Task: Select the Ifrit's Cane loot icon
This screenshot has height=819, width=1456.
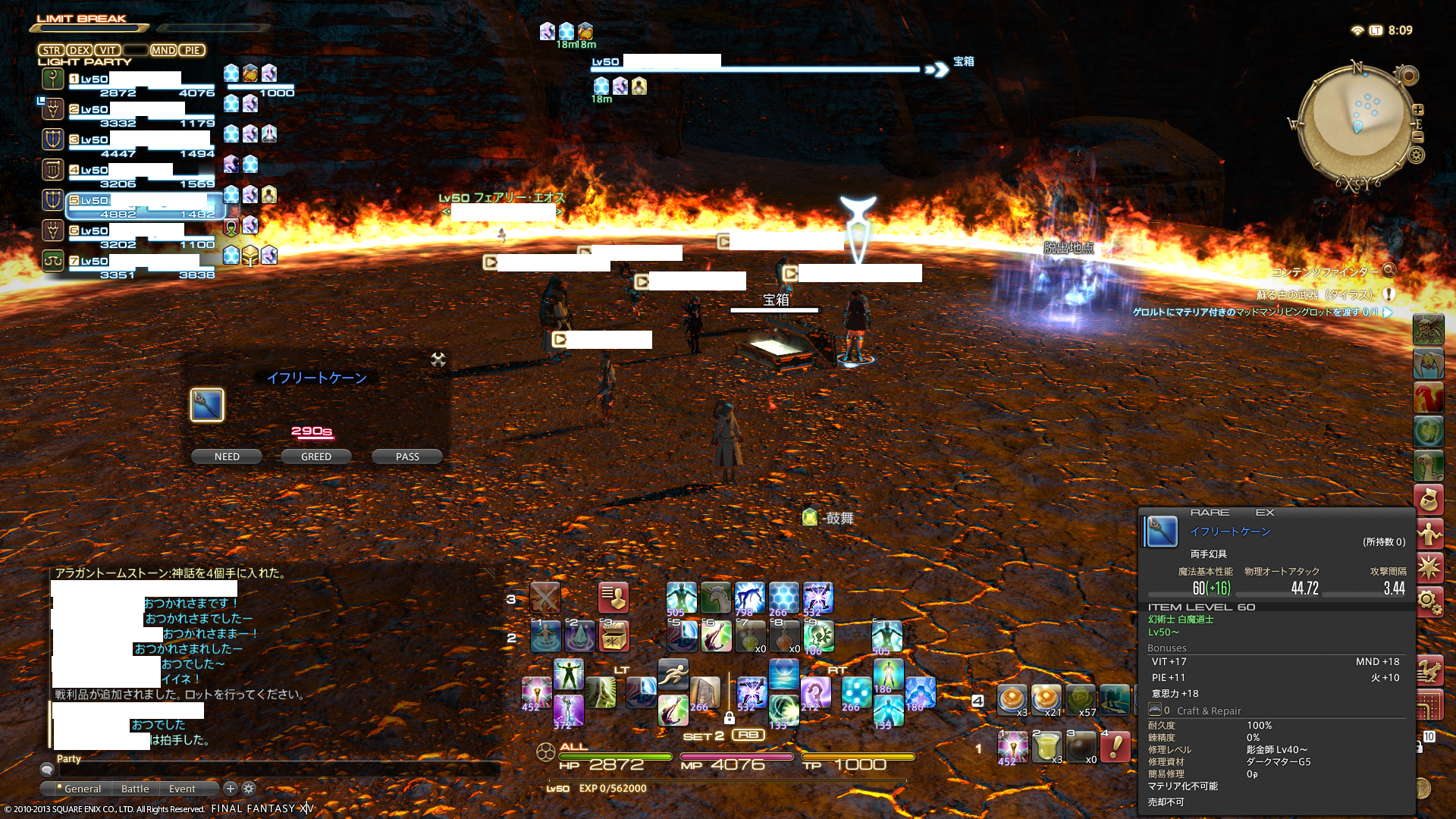Action: pyautogui.click(x=207, y=405)
